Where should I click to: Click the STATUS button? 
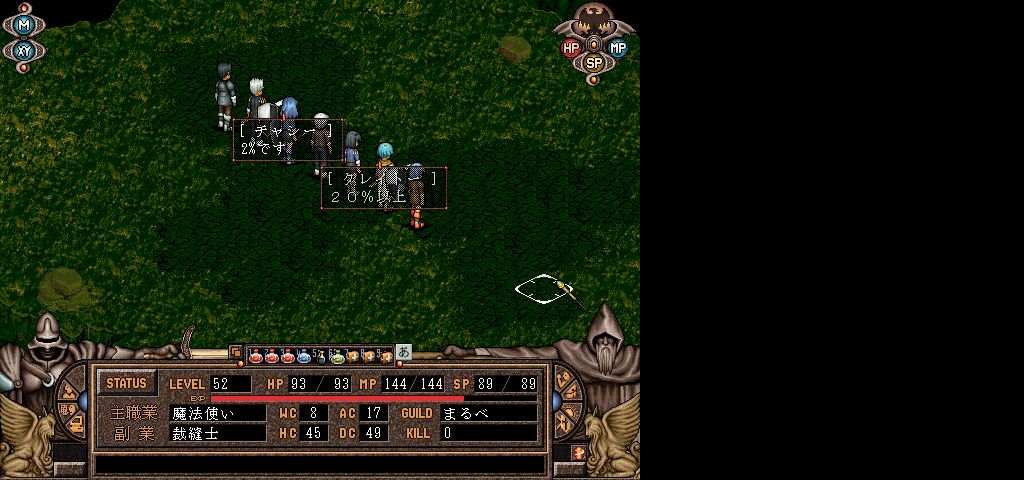126,383
